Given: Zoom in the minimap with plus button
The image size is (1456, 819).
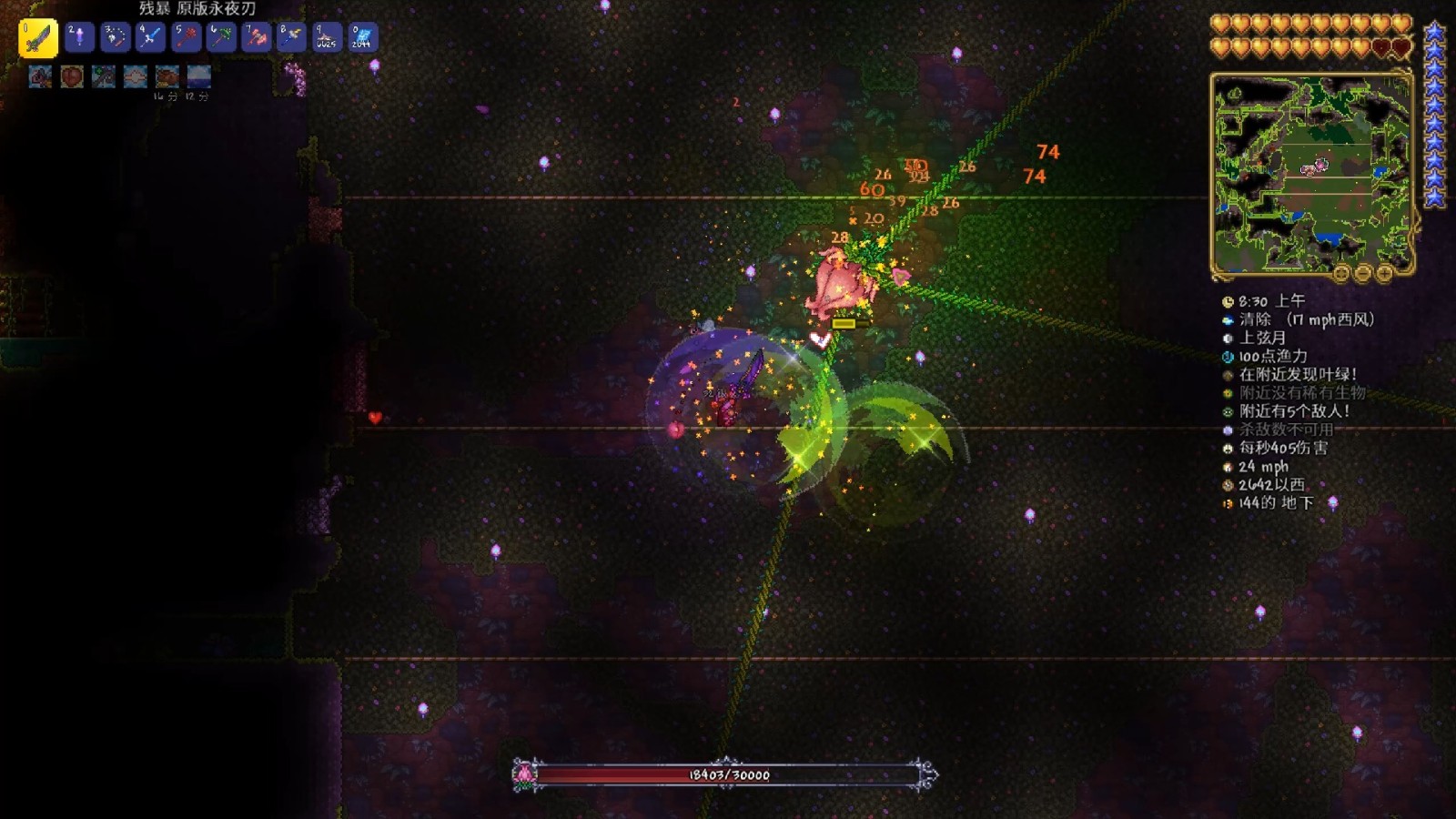Looking at the screenshot, I should (1384, 273).
